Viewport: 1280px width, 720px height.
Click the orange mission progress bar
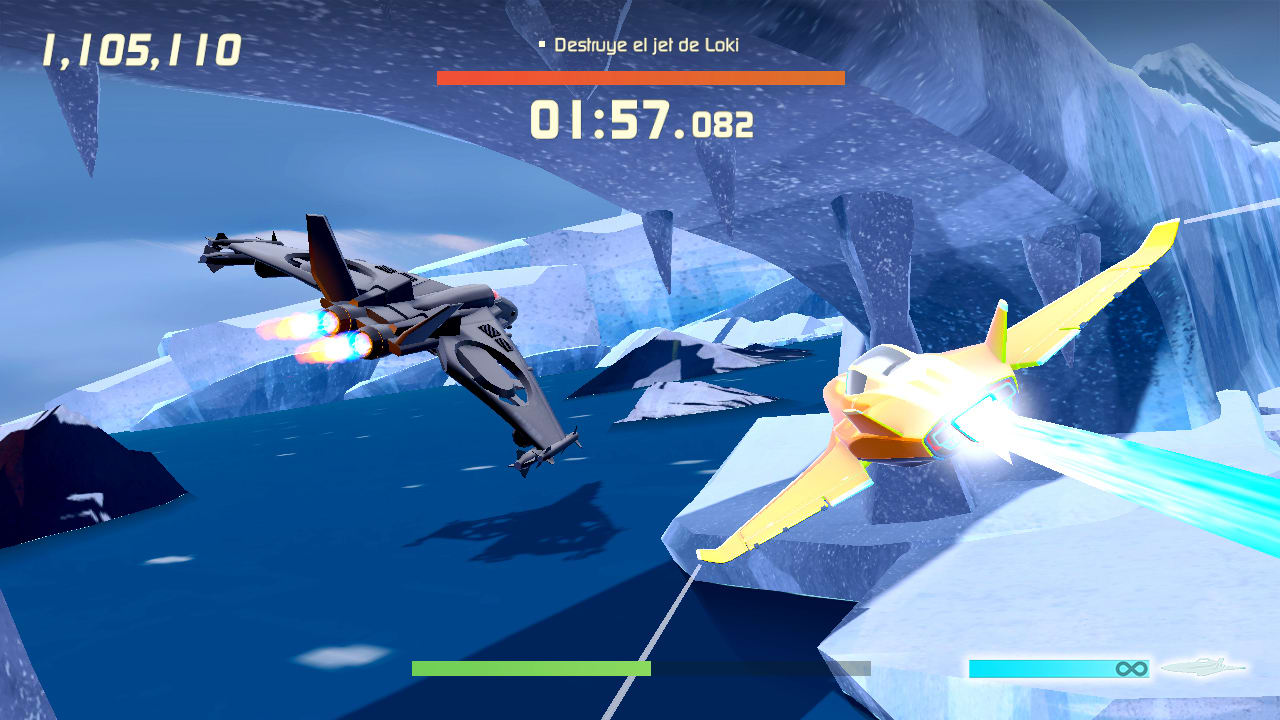640,77
